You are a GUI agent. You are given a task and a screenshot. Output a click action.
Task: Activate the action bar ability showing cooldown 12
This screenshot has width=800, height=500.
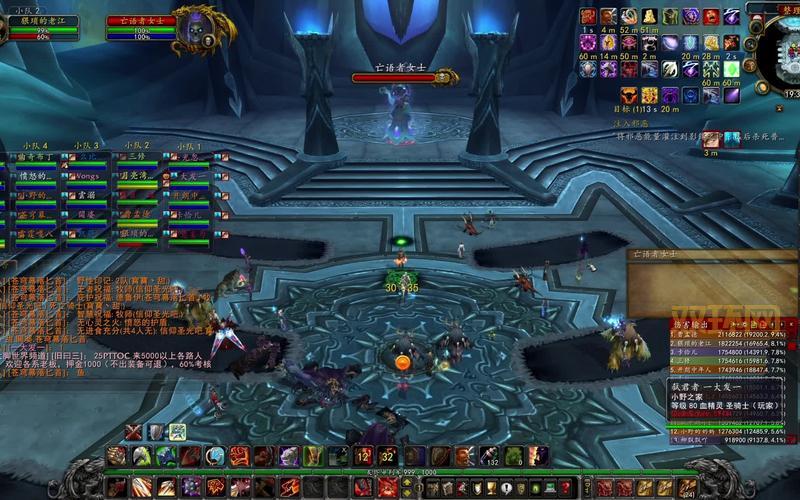click(x=364, y=456)
